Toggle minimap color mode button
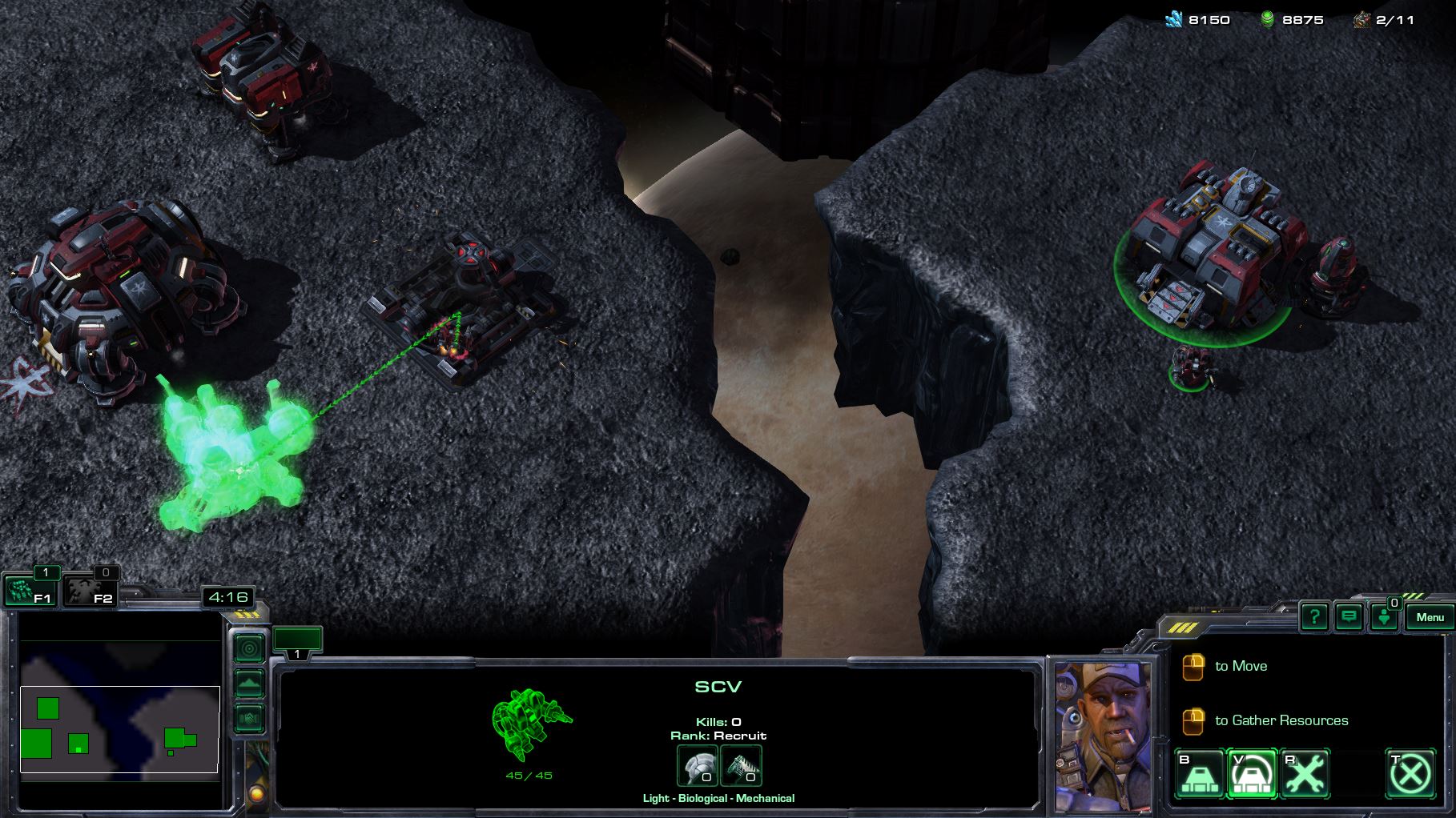 coord(249,718)
